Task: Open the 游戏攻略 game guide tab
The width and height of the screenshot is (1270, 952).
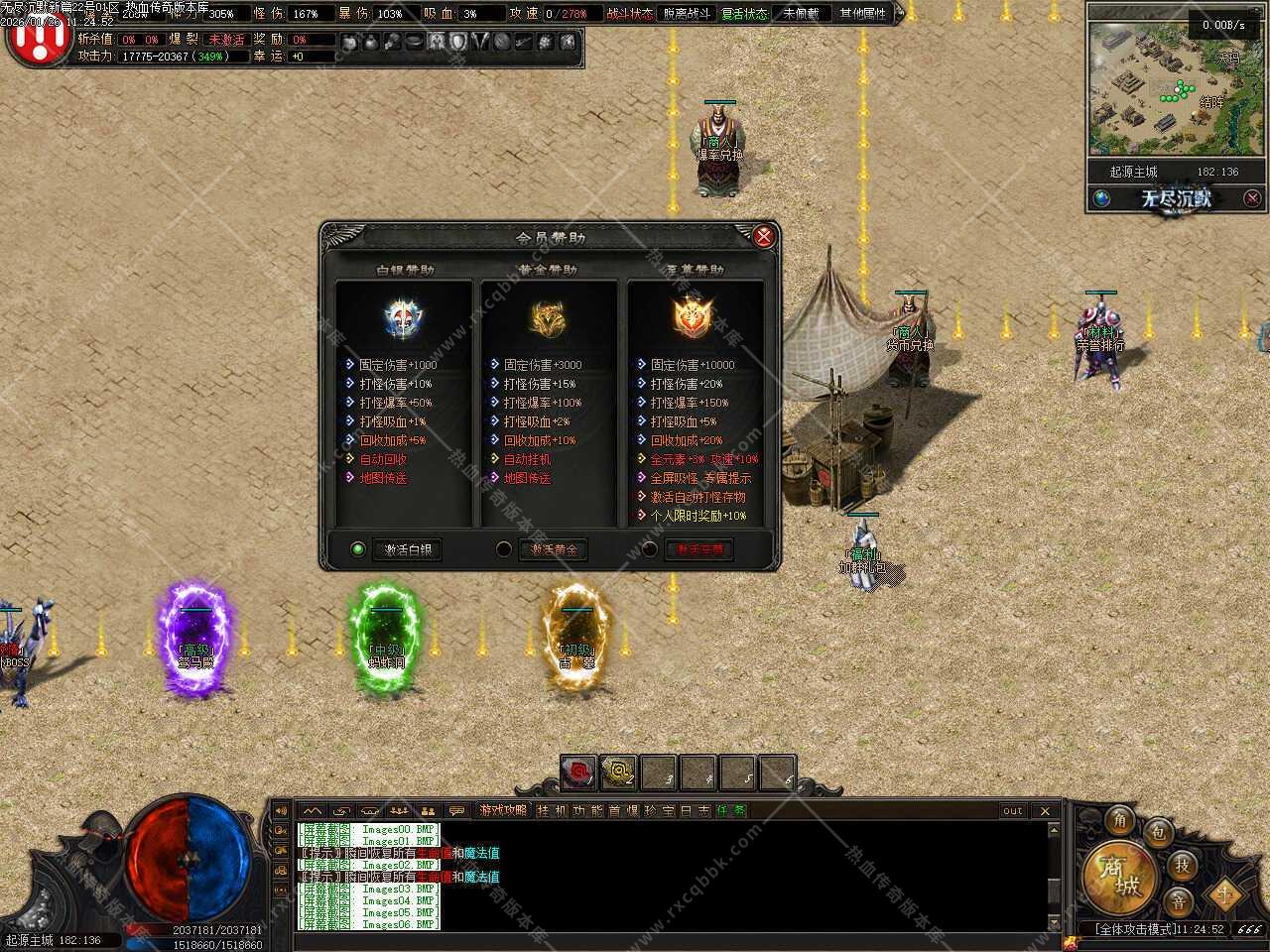Action: pos(503,811)
